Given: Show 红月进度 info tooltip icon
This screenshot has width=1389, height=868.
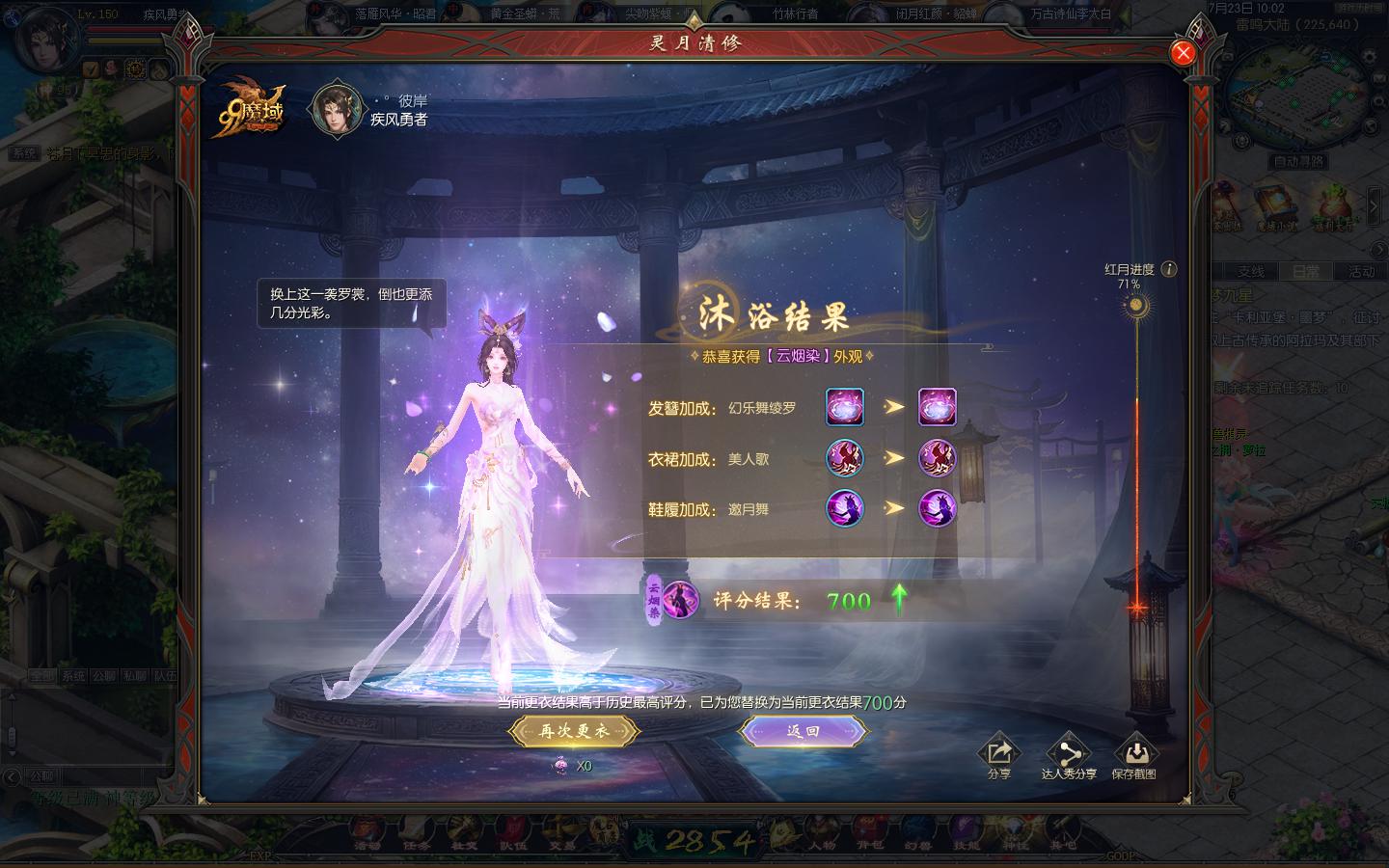Looking at the screenshot, I should (1169, 269).
